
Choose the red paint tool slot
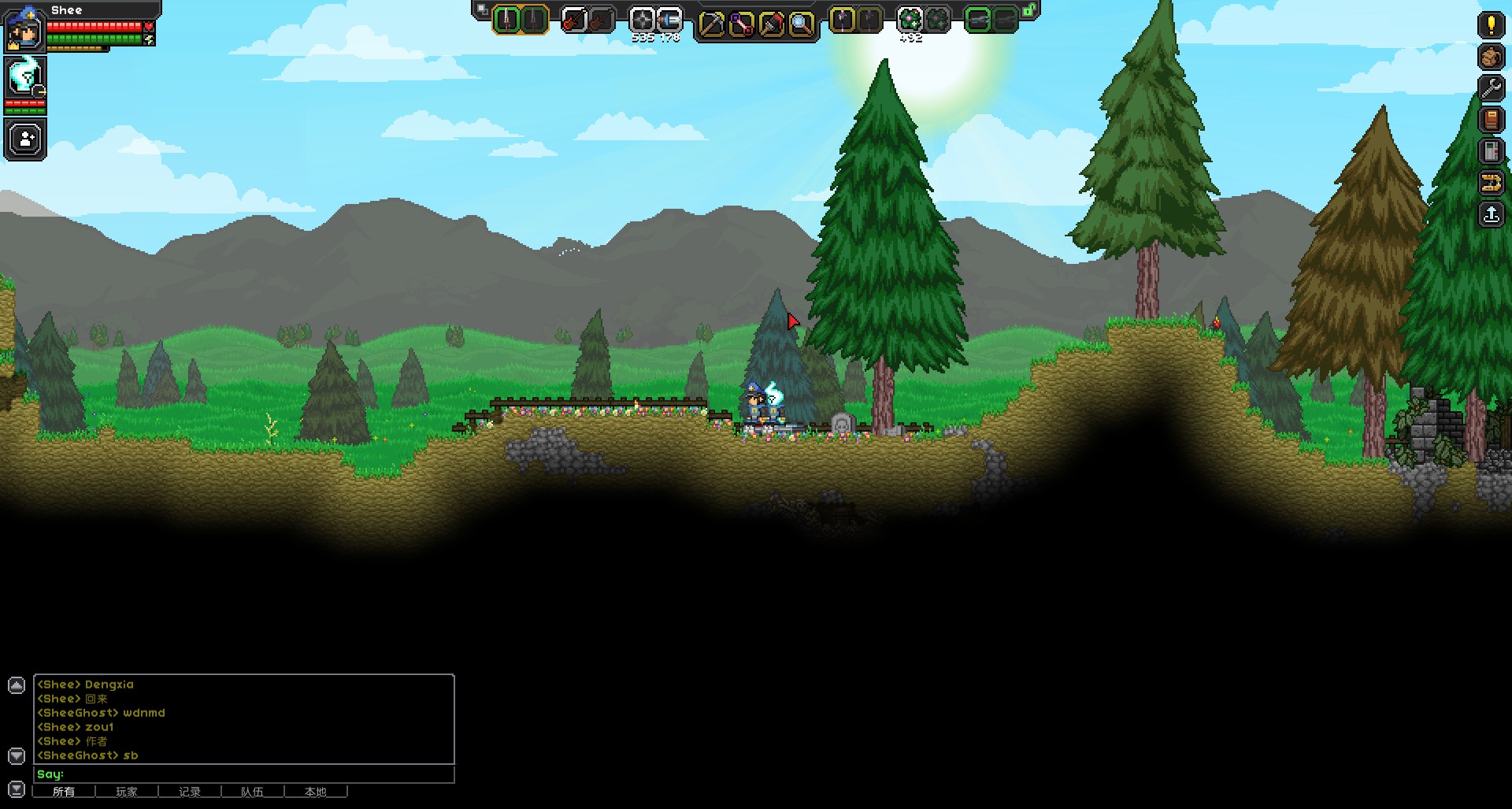point(771,24)
